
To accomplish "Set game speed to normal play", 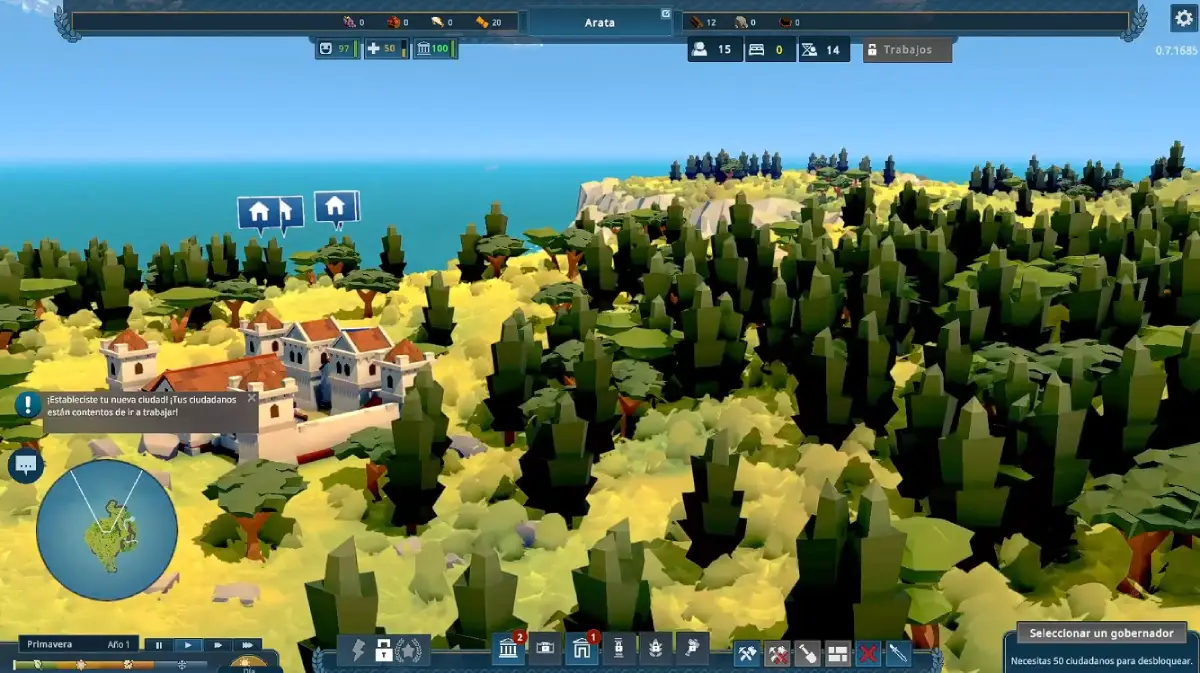I will (188, 646).
